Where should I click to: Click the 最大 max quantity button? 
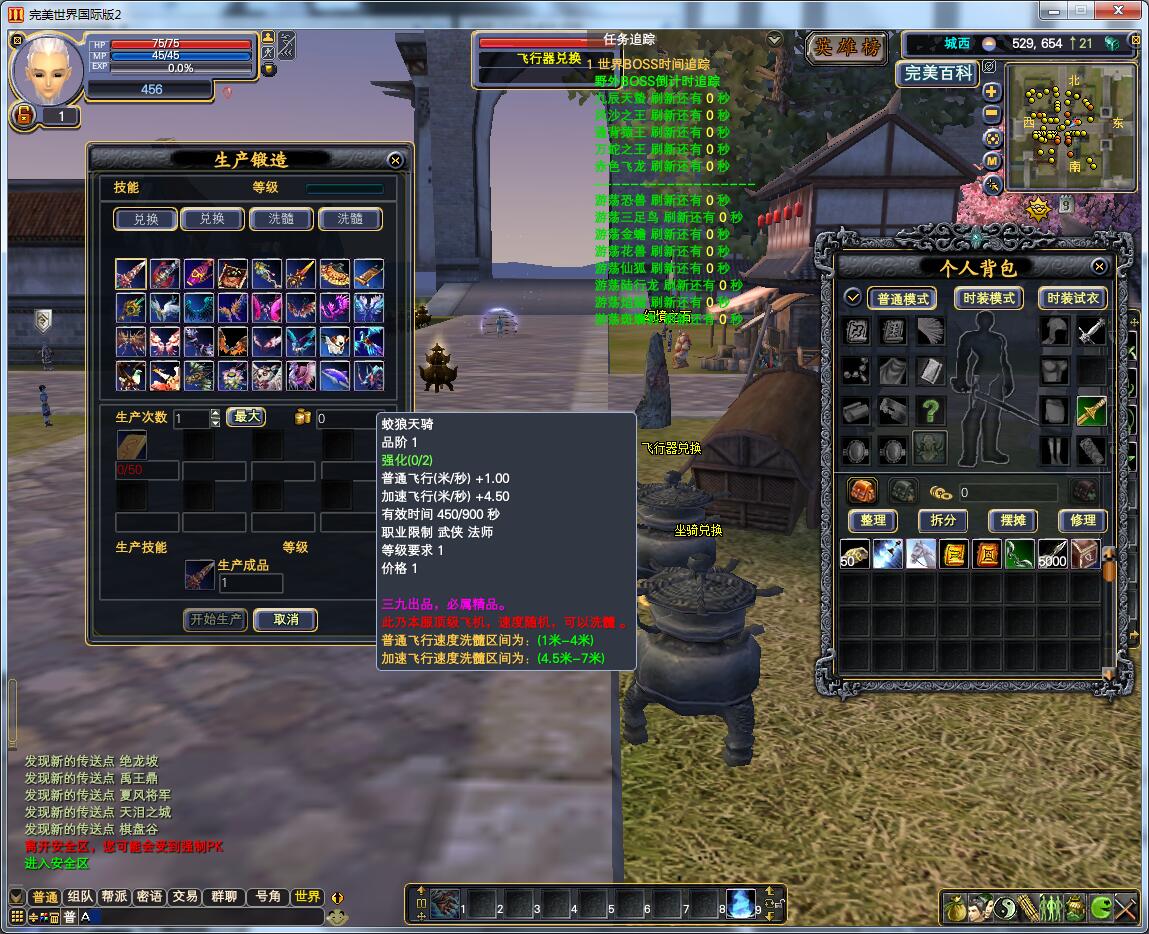246,417
